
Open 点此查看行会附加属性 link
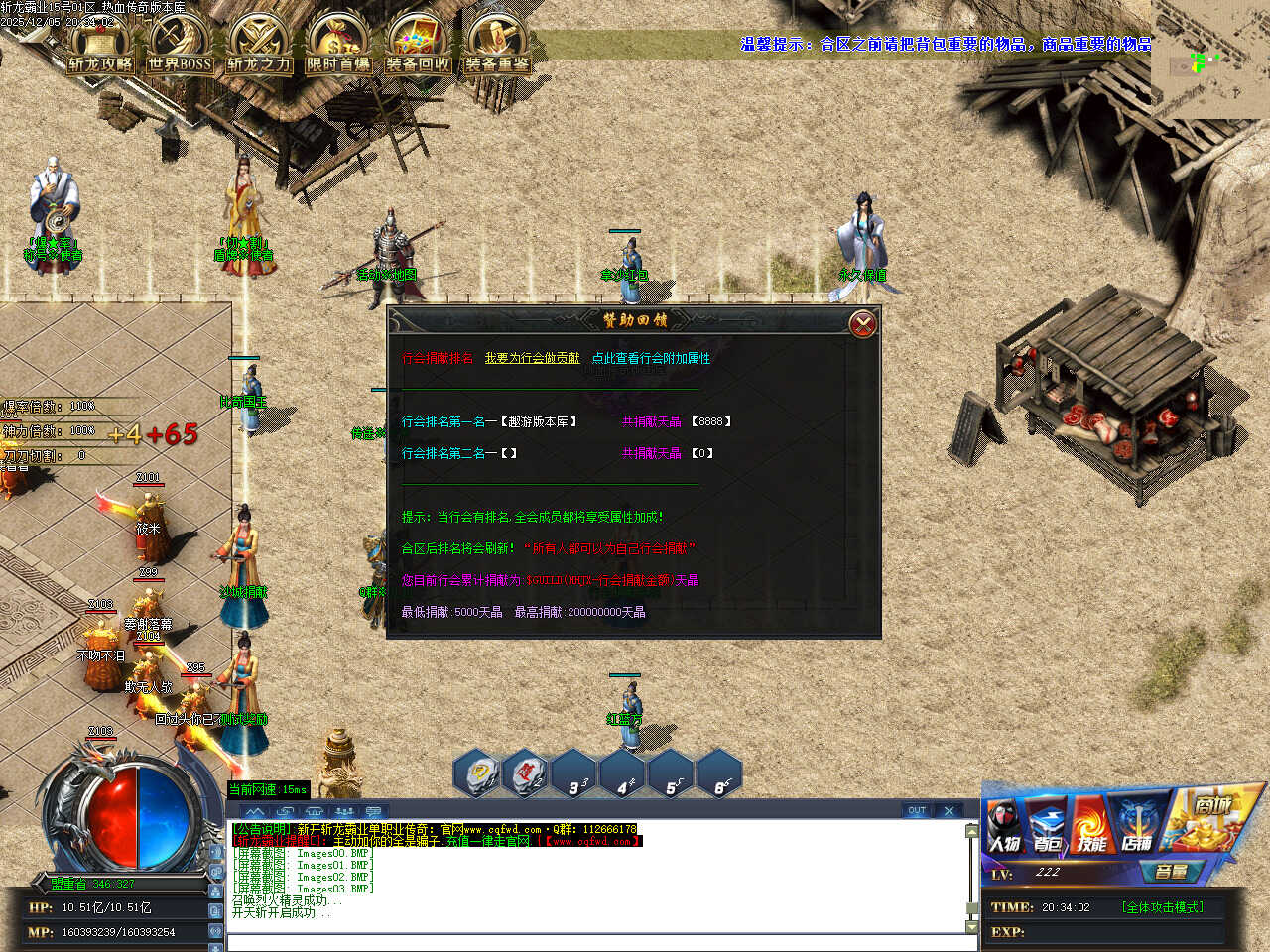651,358
